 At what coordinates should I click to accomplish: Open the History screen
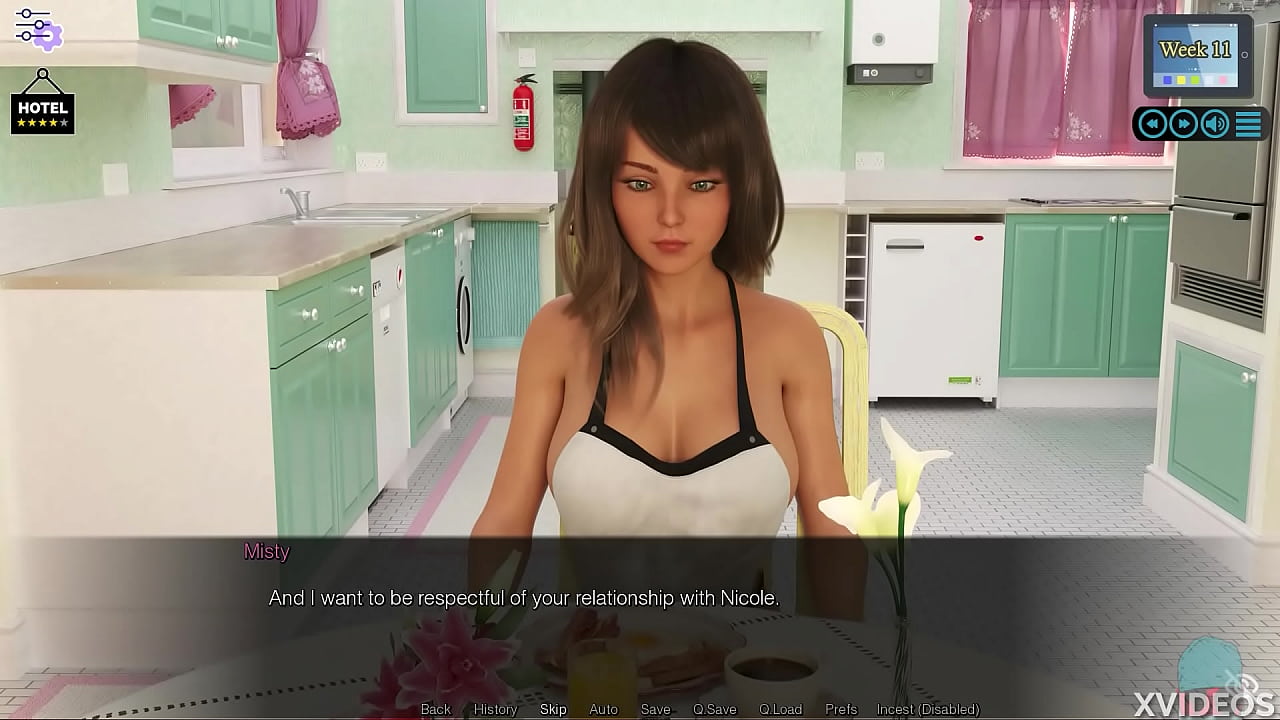pyautogui.click(x=495, y=709)
